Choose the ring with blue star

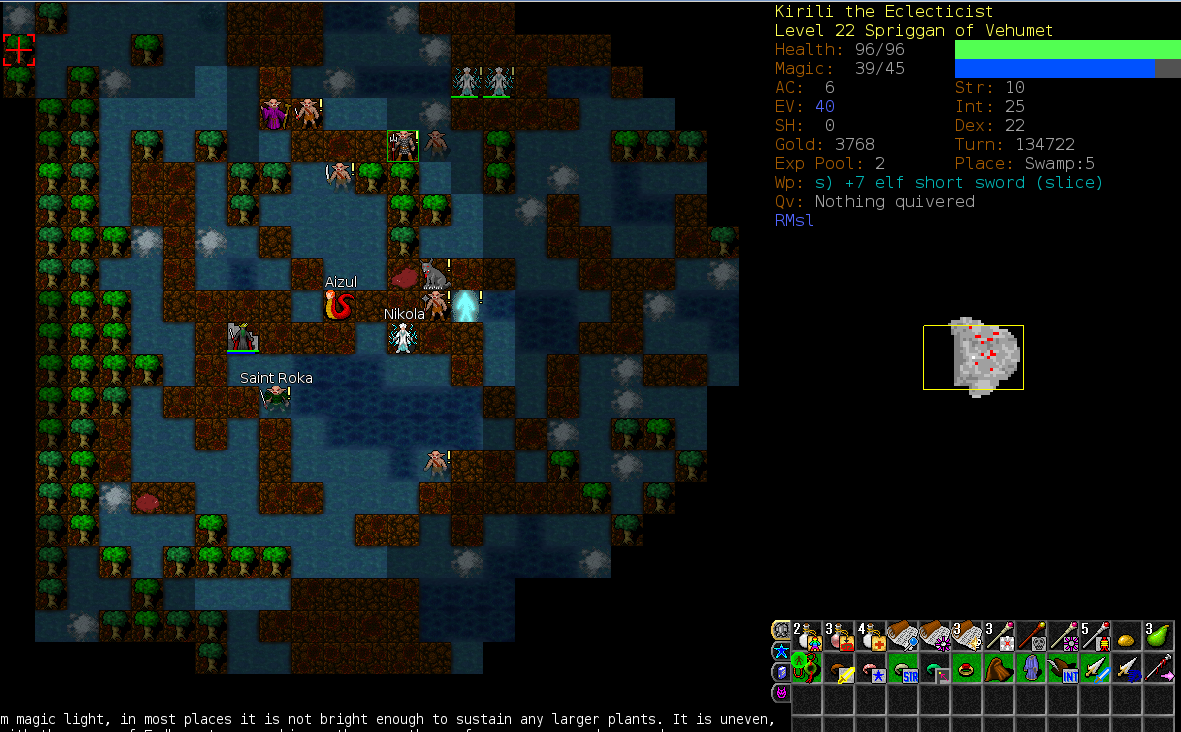tap(872, 668)
